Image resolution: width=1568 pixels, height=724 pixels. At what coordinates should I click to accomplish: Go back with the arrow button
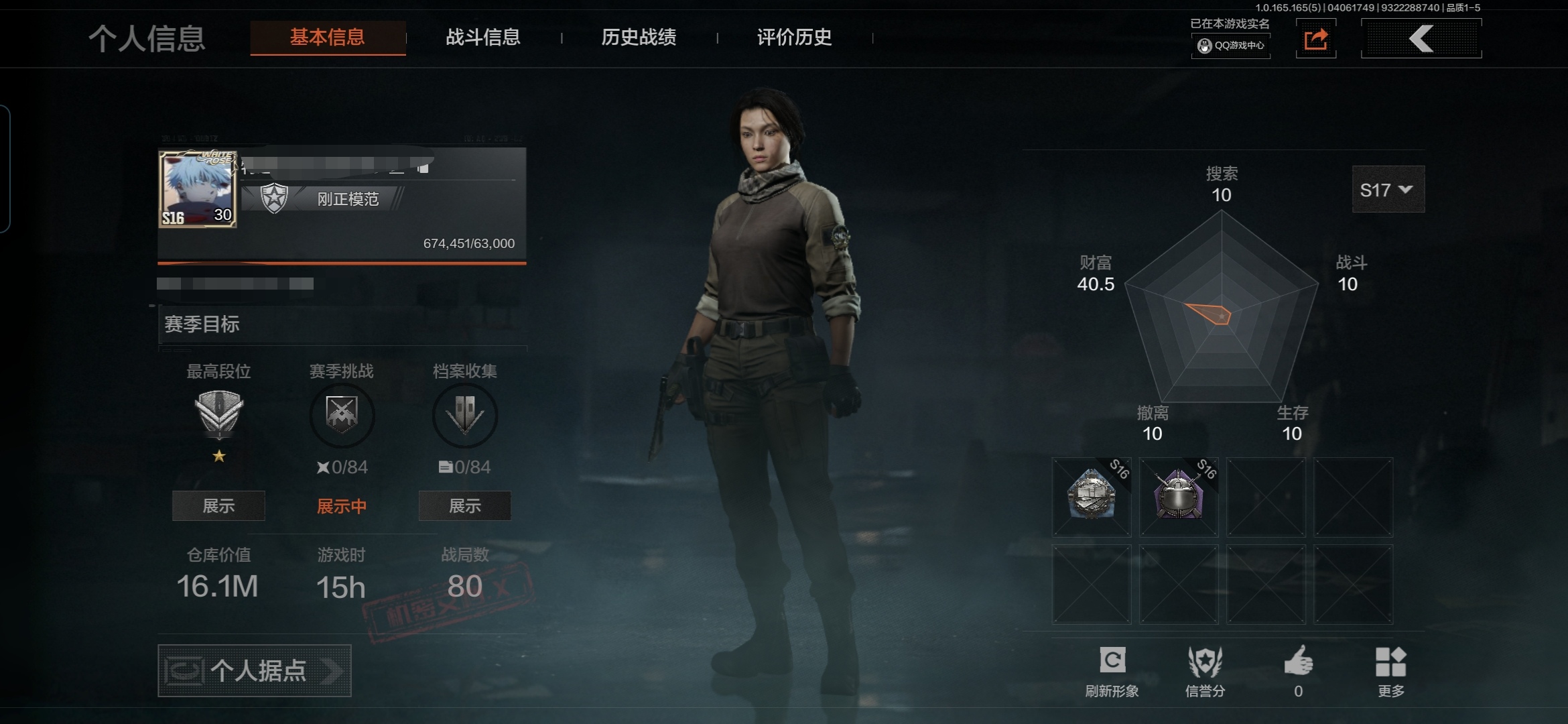click(1421, 39)
